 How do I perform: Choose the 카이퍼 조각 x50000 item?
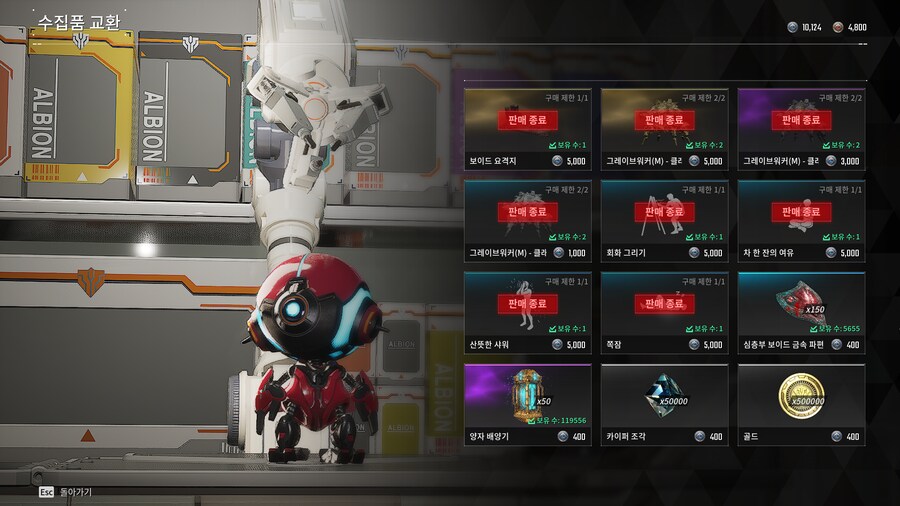point(664,404)
